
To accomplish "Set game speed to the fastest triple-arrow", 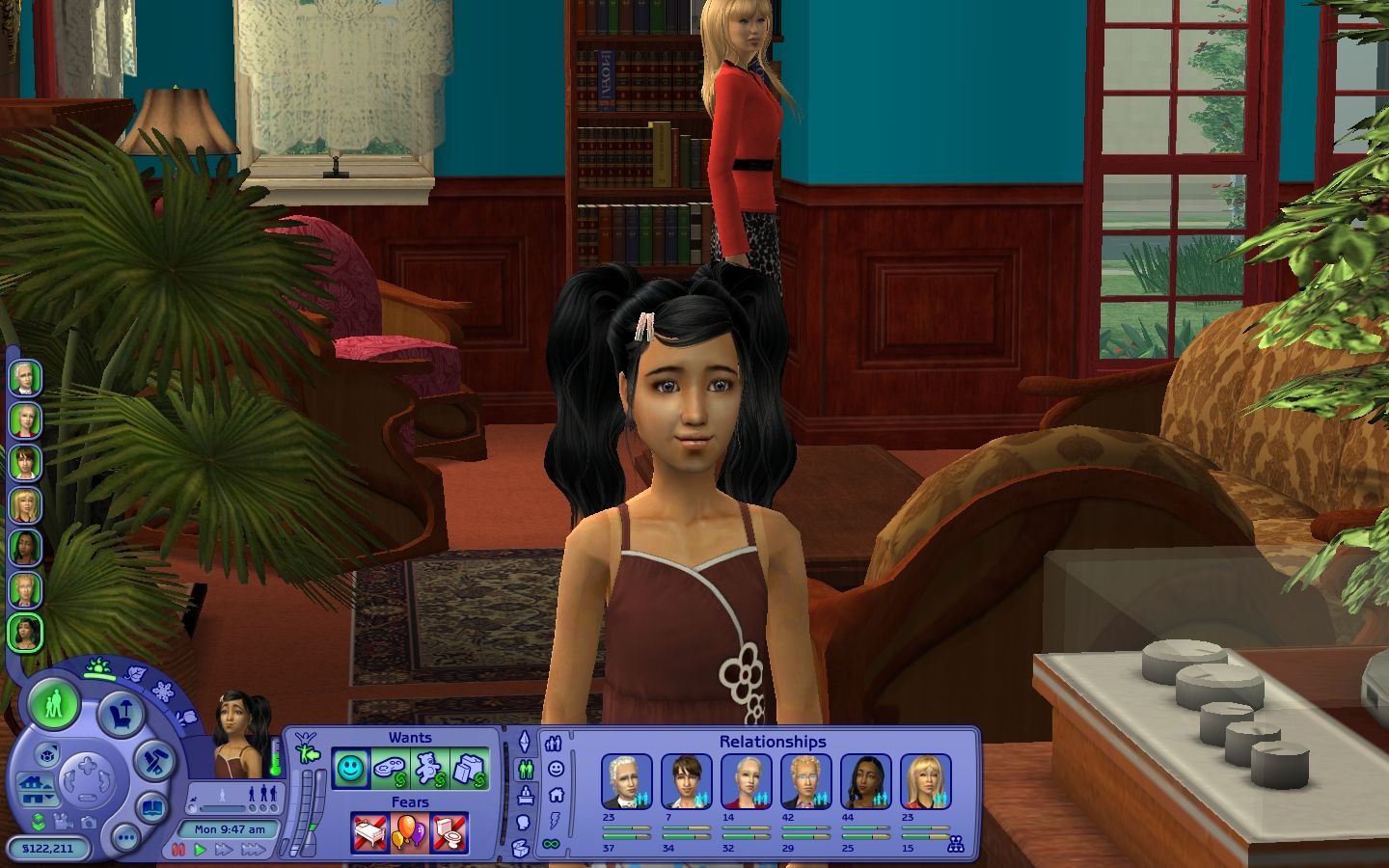I will (x=253, y=850).
